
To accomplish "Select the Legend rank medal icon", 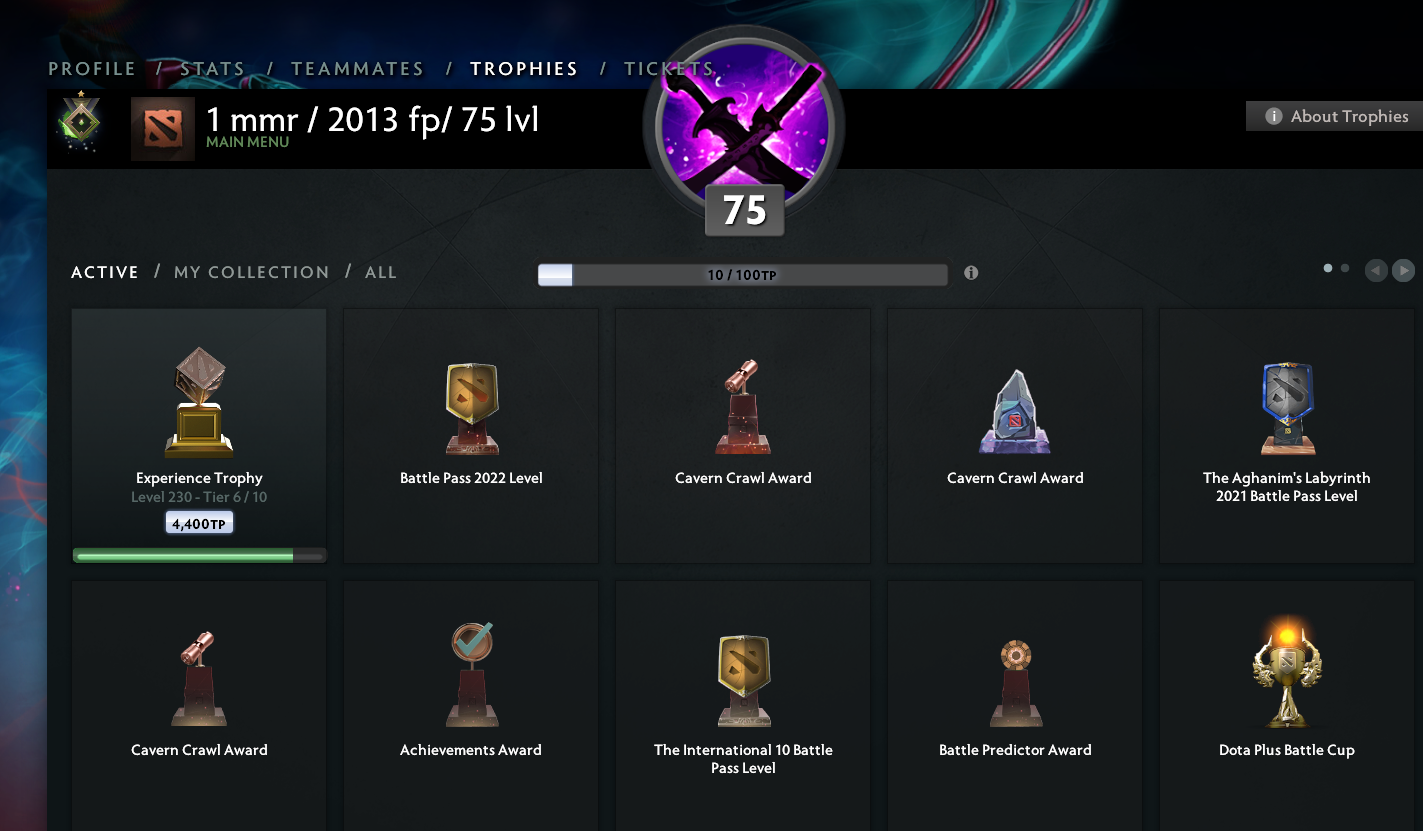I will [79, 122].
